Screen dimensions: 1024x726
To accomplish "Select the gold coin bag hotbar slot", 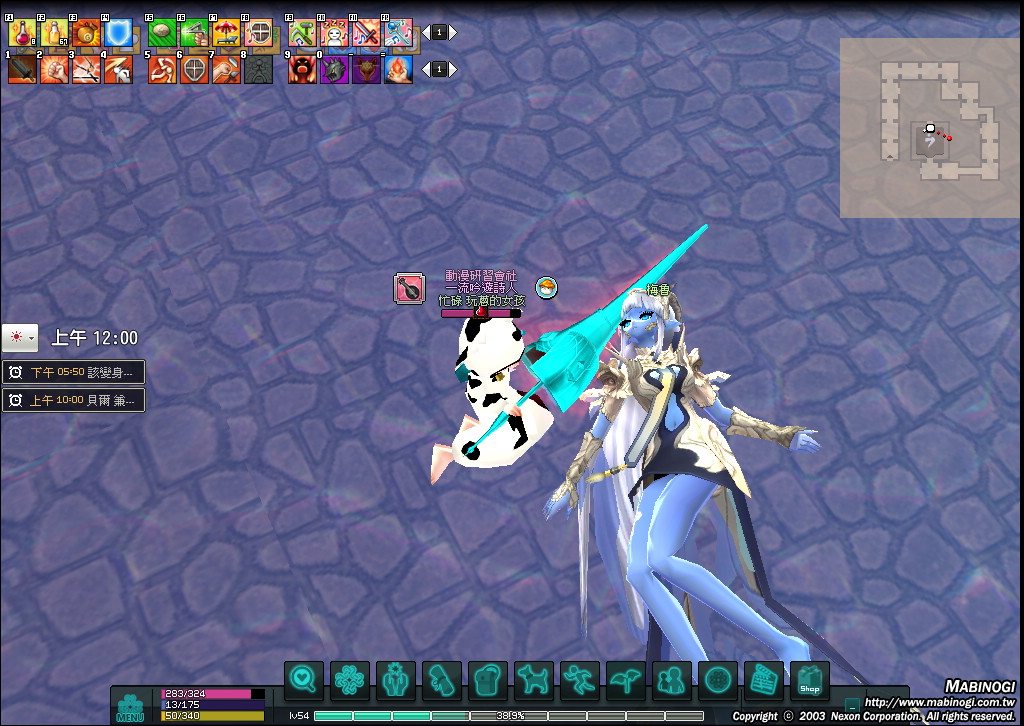I will (x=86, y=34).
